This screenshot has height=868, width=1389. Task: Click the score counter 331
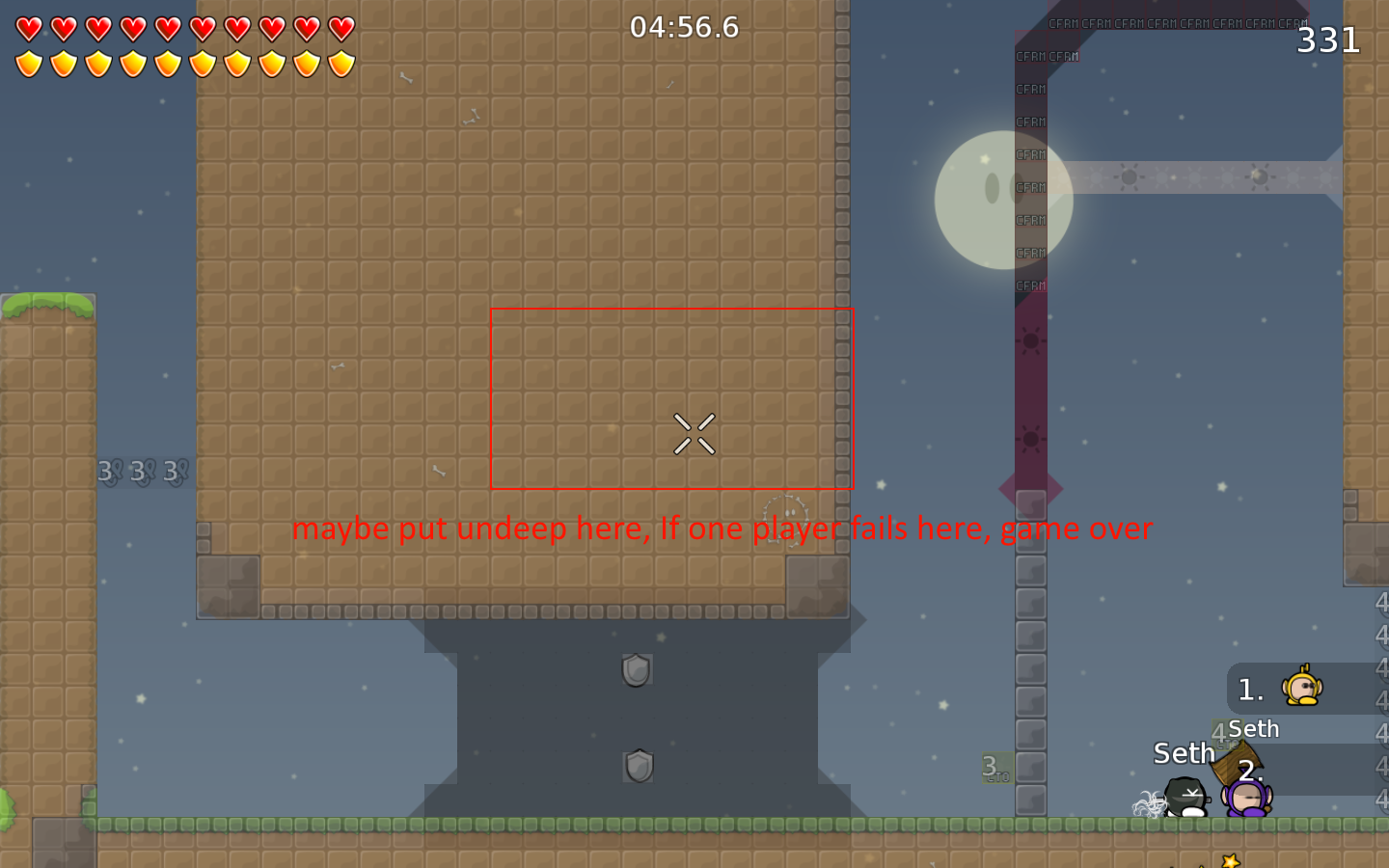1327,41
